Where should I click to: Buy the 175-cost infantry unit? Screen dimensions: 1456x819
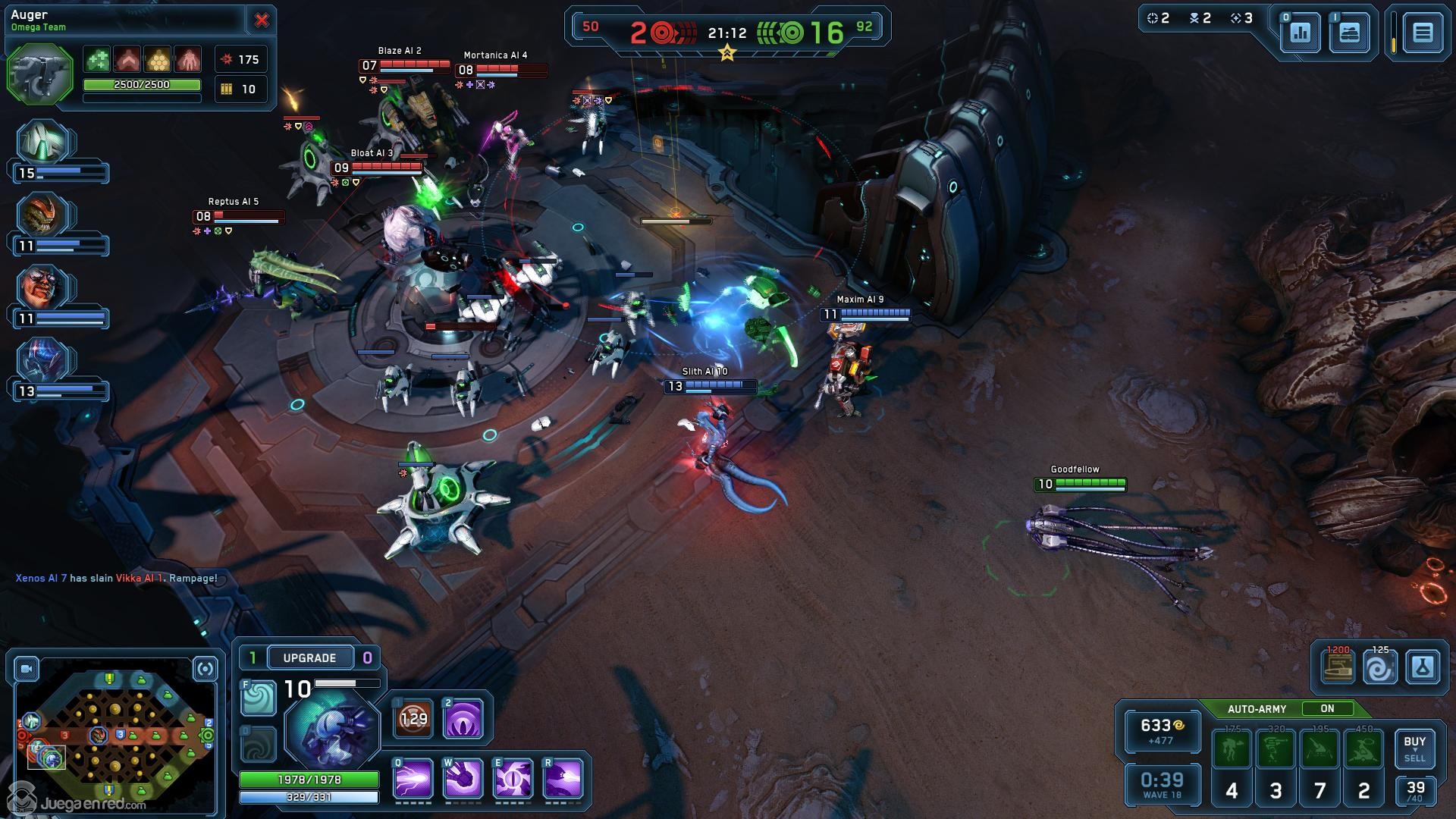(1232, 749)
